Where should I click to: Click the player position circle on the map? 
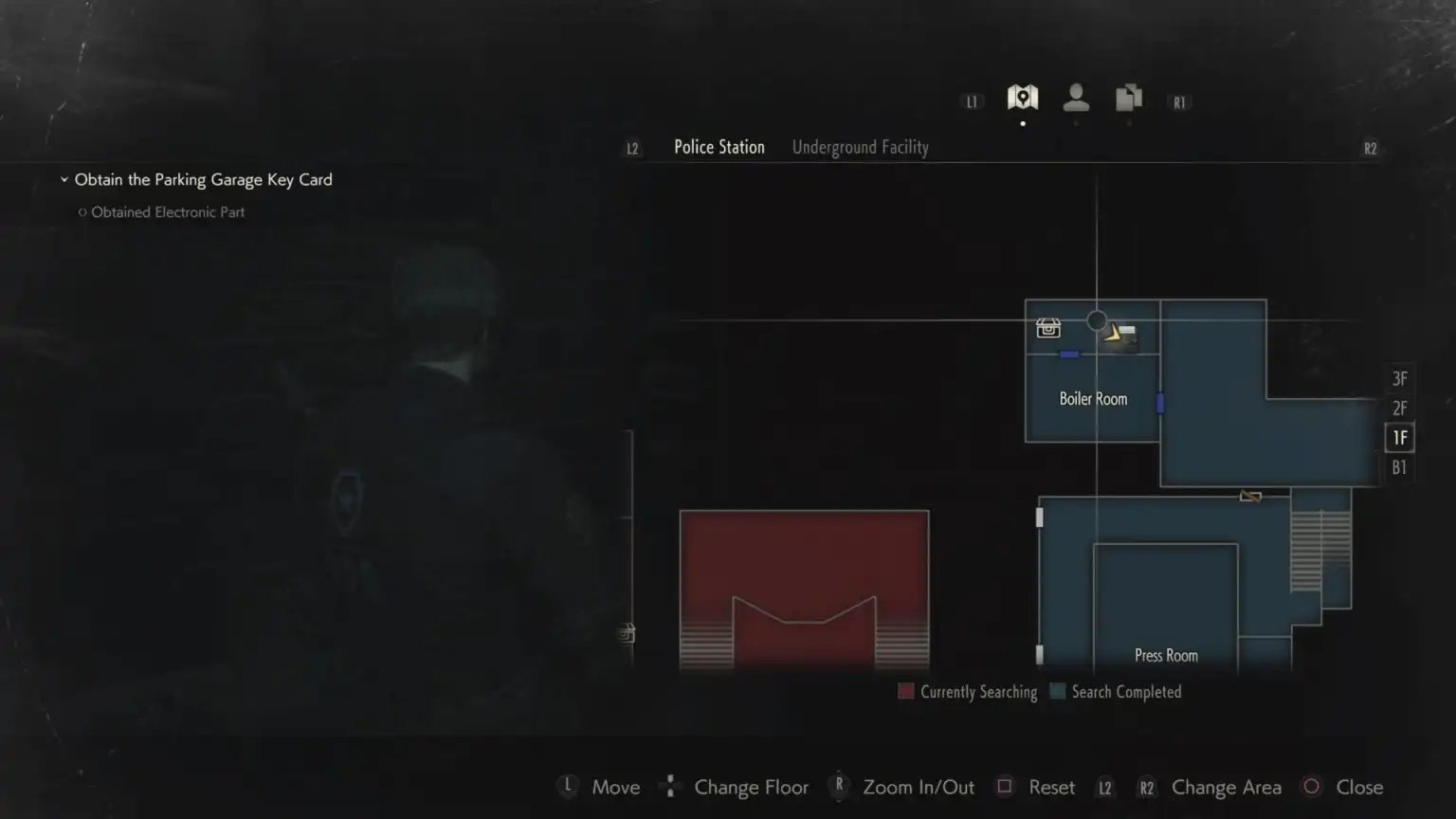coord(1096,319)
